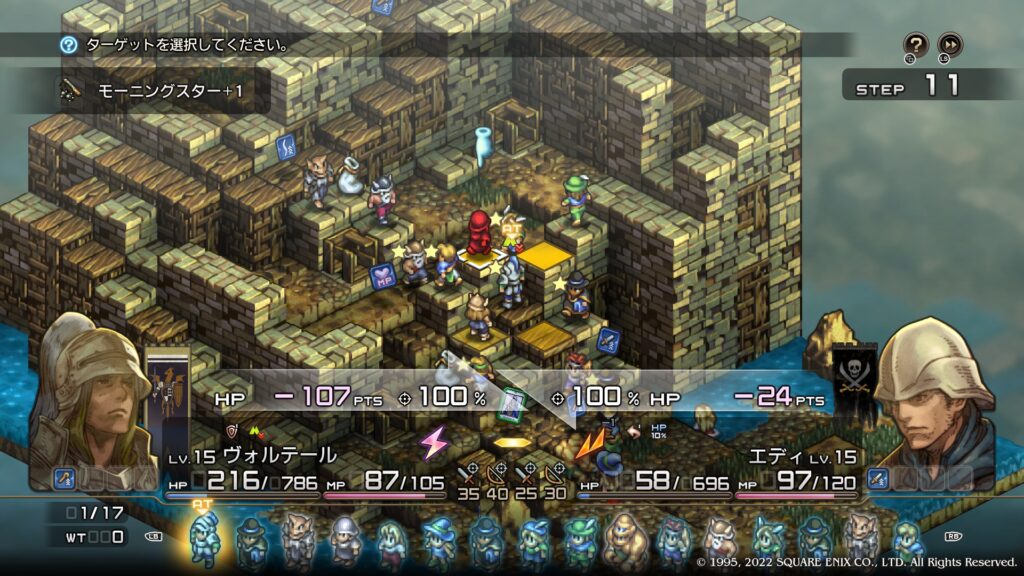1024x576 pixels.
Task: Select the pink lightning bolt skill icon
Action: pos(435,441)
